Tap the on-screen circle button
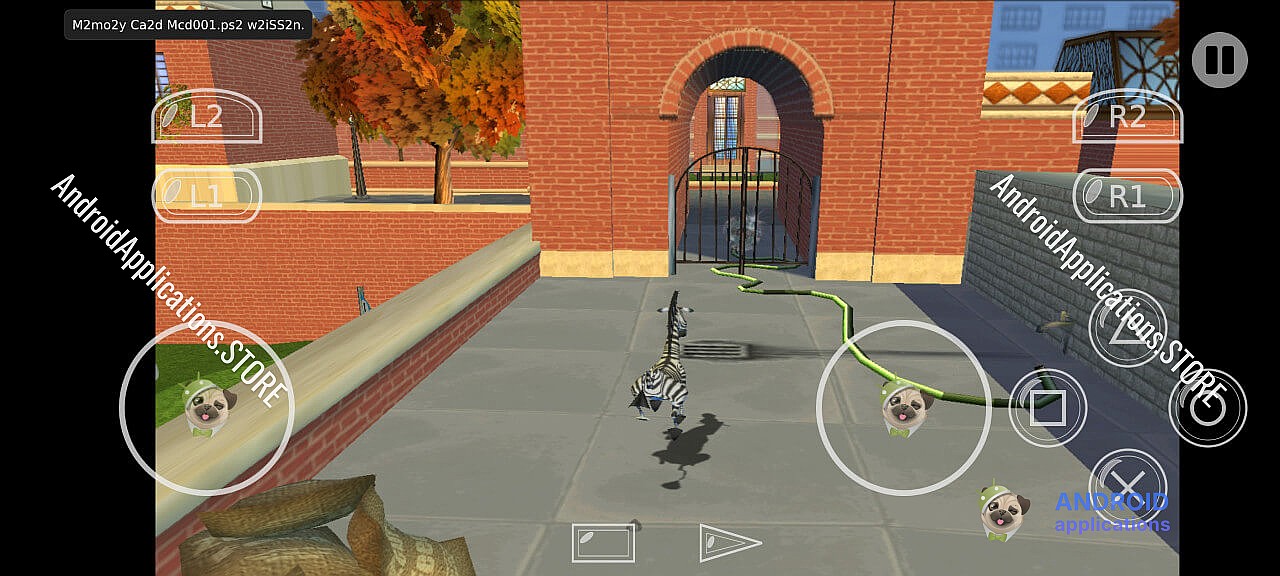 pyautogui.click(x=1207, y=408)
